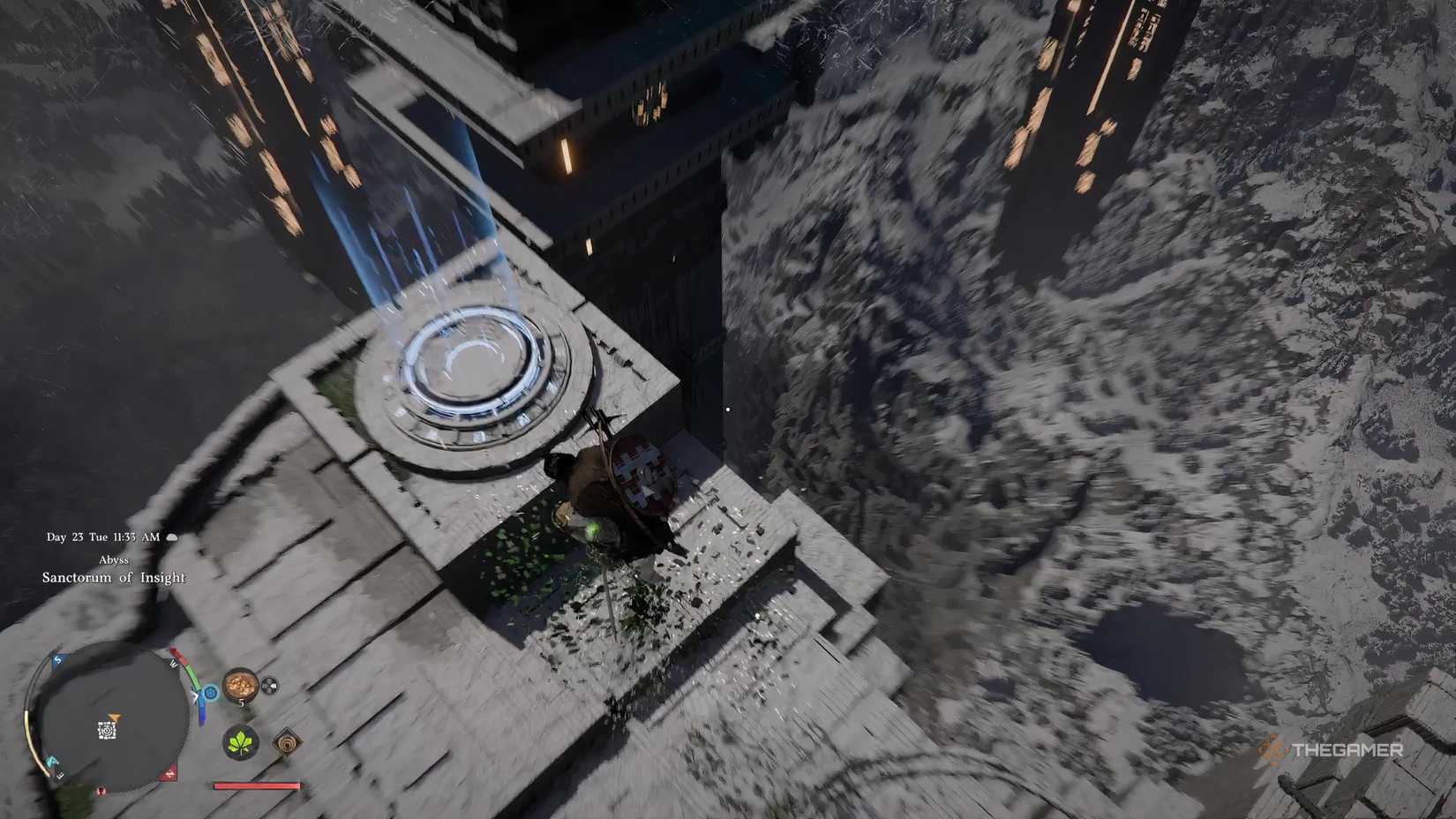The width and height of the screenshot is (1456, 819).
Task: Click the dashed objective marker in the minimap center
Action: click(108, 730)
